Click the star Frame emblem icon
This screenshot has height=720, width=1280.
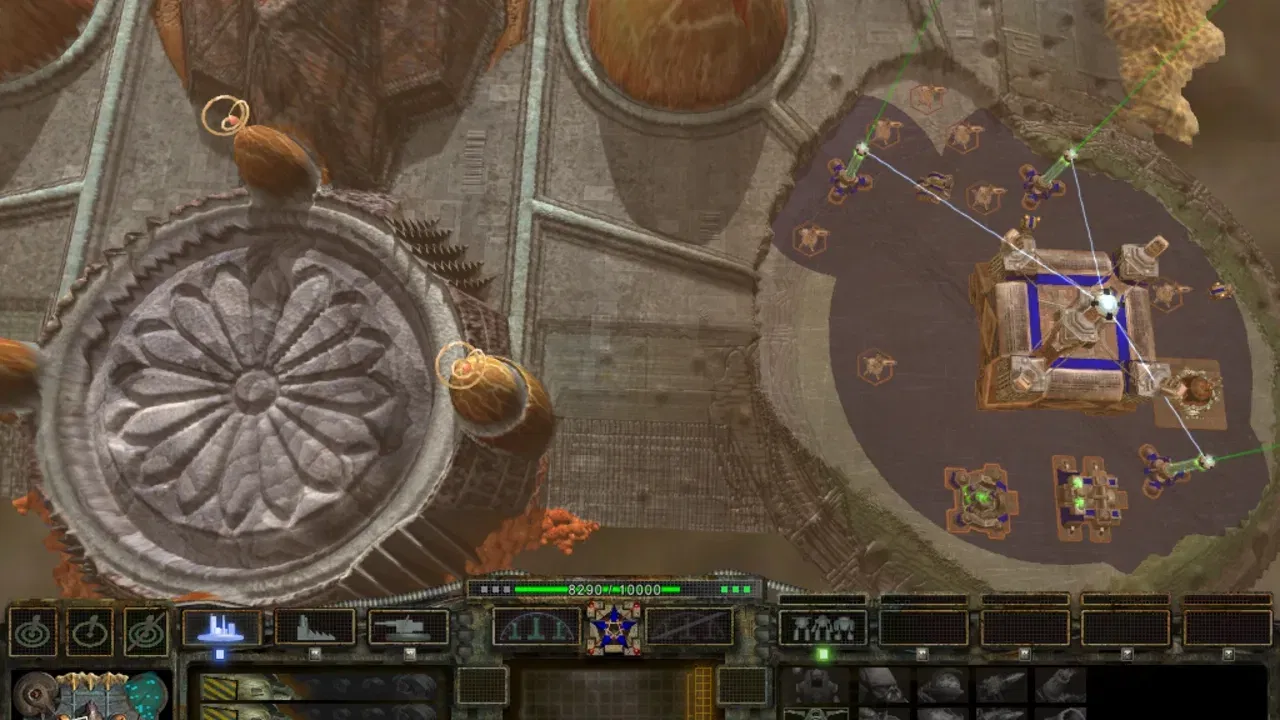click(615, 627)
